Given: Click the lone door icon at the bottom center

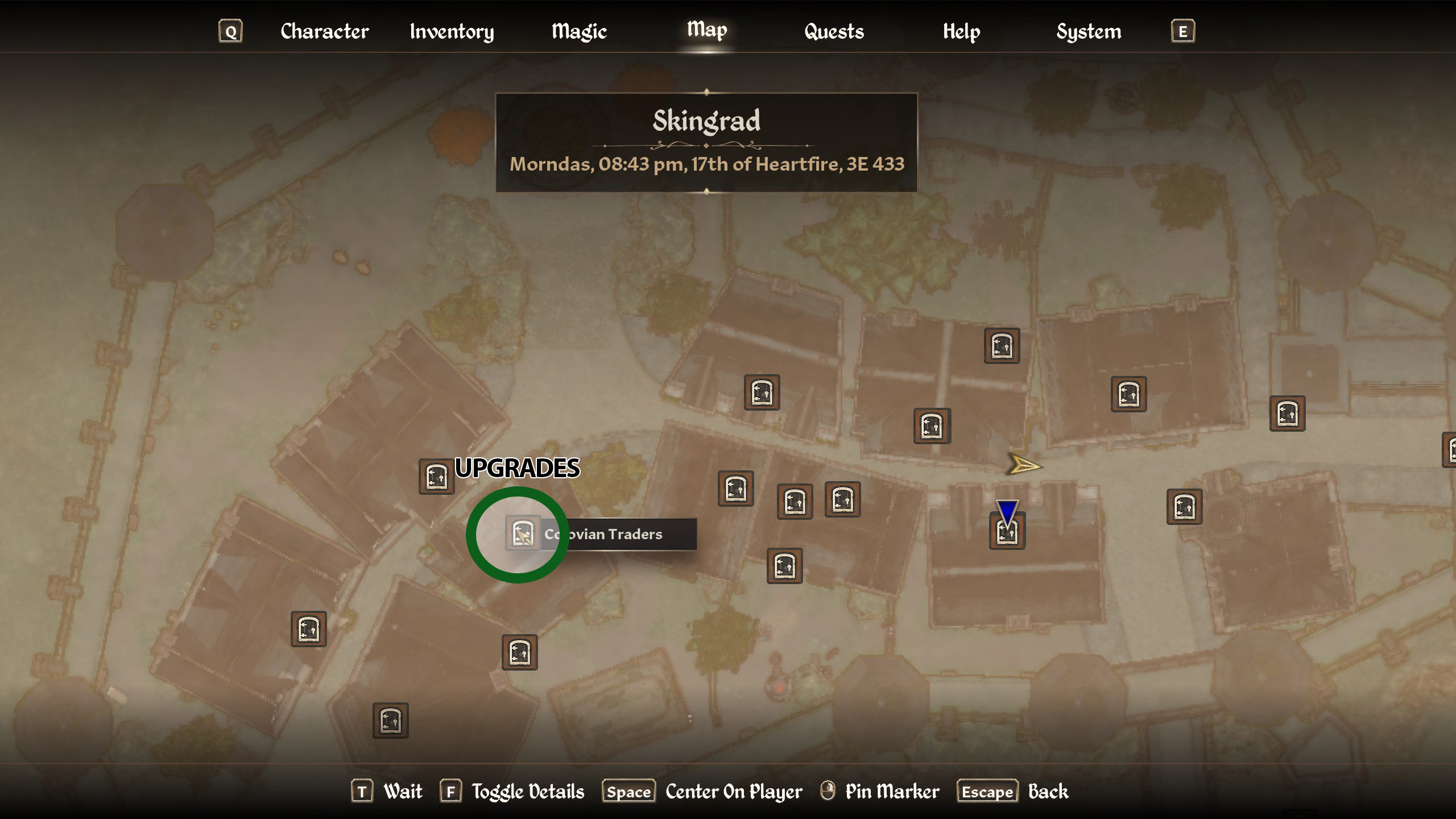Looking at the screenshot, I should (x=391, y=721).
